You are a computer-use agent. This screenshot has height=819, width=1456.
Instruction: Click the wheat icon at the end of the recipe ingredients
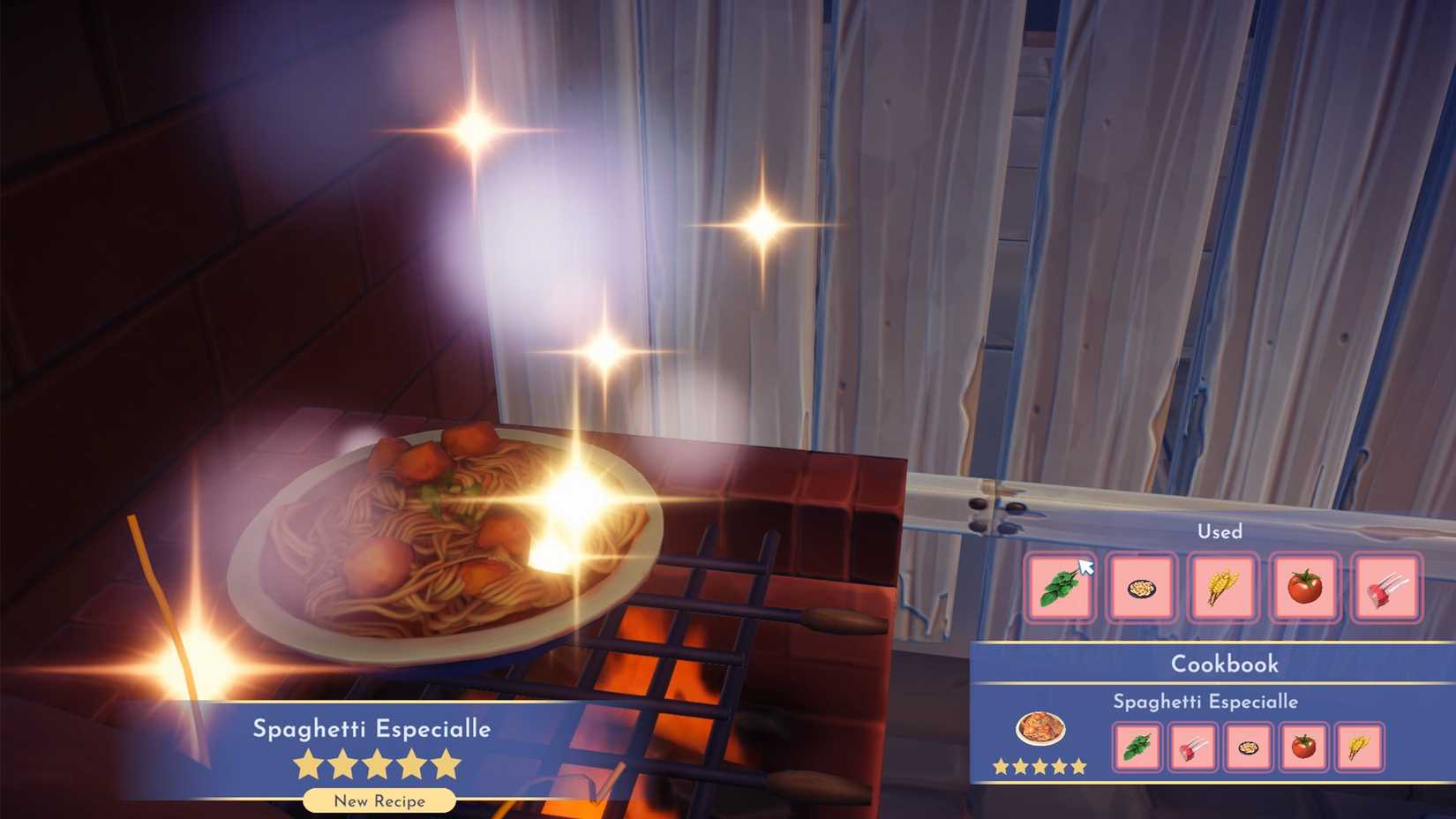click(x=1358, y=747)
